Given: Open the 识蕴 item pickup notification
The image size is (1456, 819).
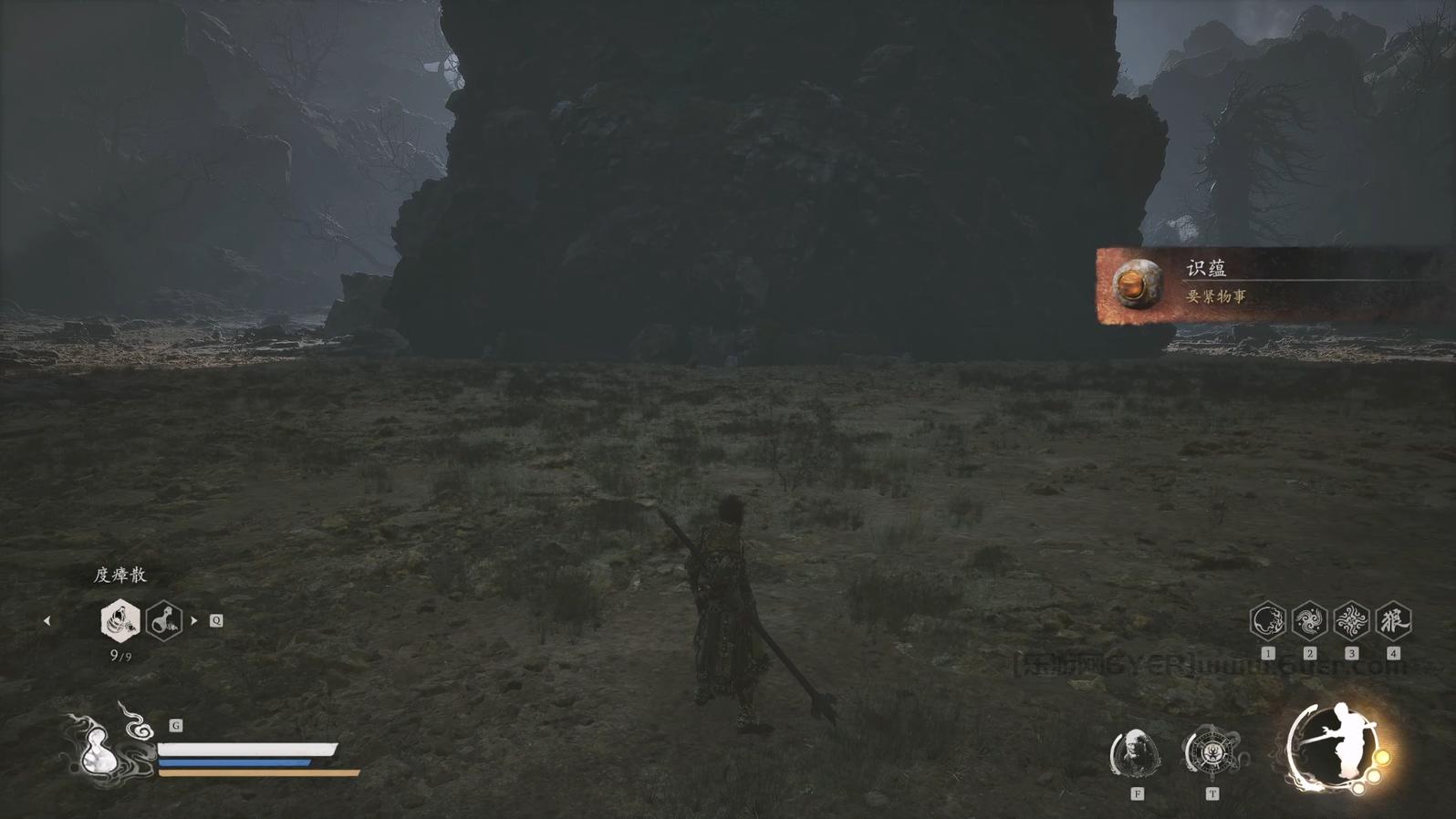Looking at the screenshot, I should click(x=1268, y=285).
